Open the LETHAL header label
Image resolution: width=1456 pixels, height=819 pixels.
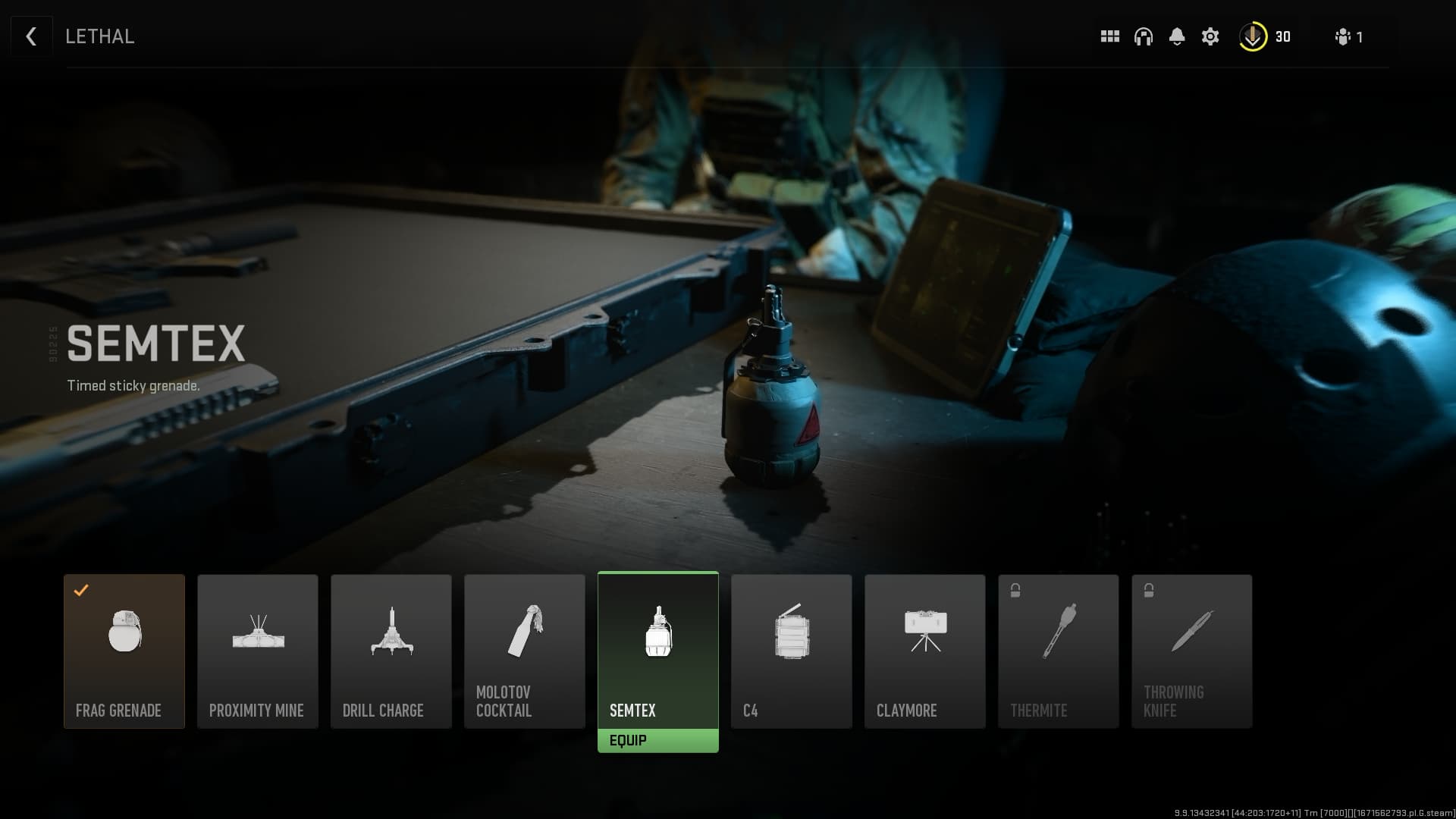[x=99, y=36]
